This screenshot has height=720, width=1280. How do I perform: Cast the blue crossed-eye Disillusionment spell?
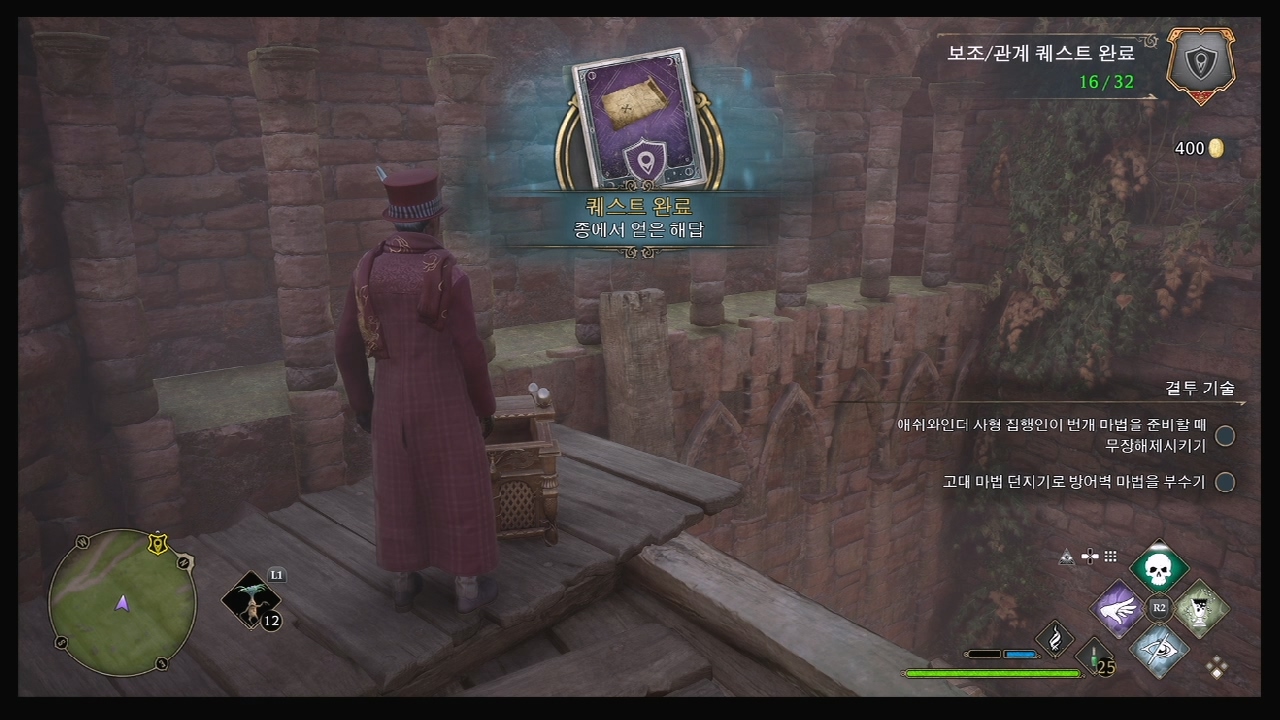tap(1159, 648)
